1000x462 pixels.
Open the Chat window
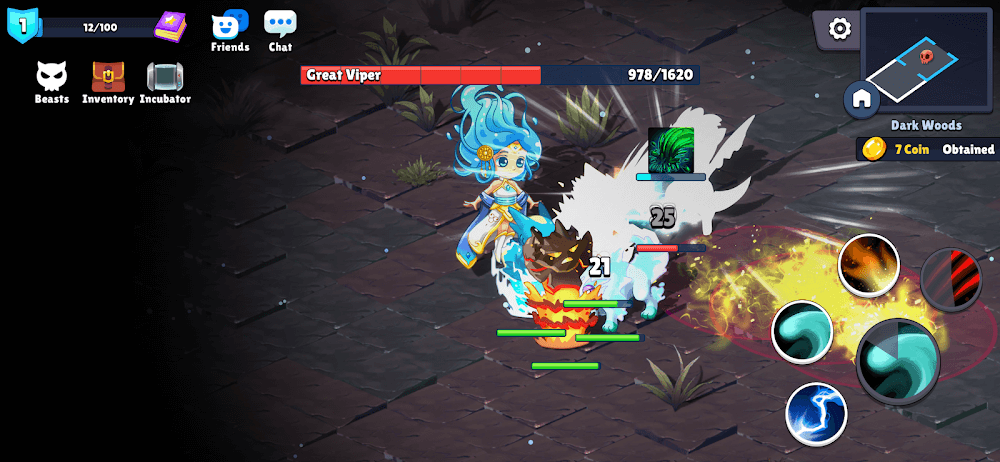(280, 30)
